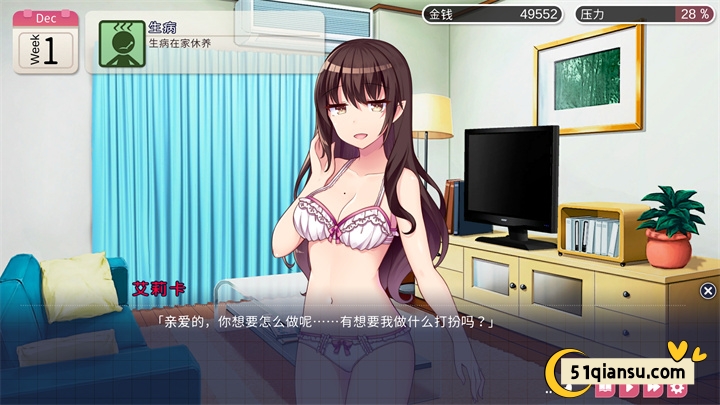720x405 pixels.
Task: Open the dialogue log book icon
Action: (607, 388)
